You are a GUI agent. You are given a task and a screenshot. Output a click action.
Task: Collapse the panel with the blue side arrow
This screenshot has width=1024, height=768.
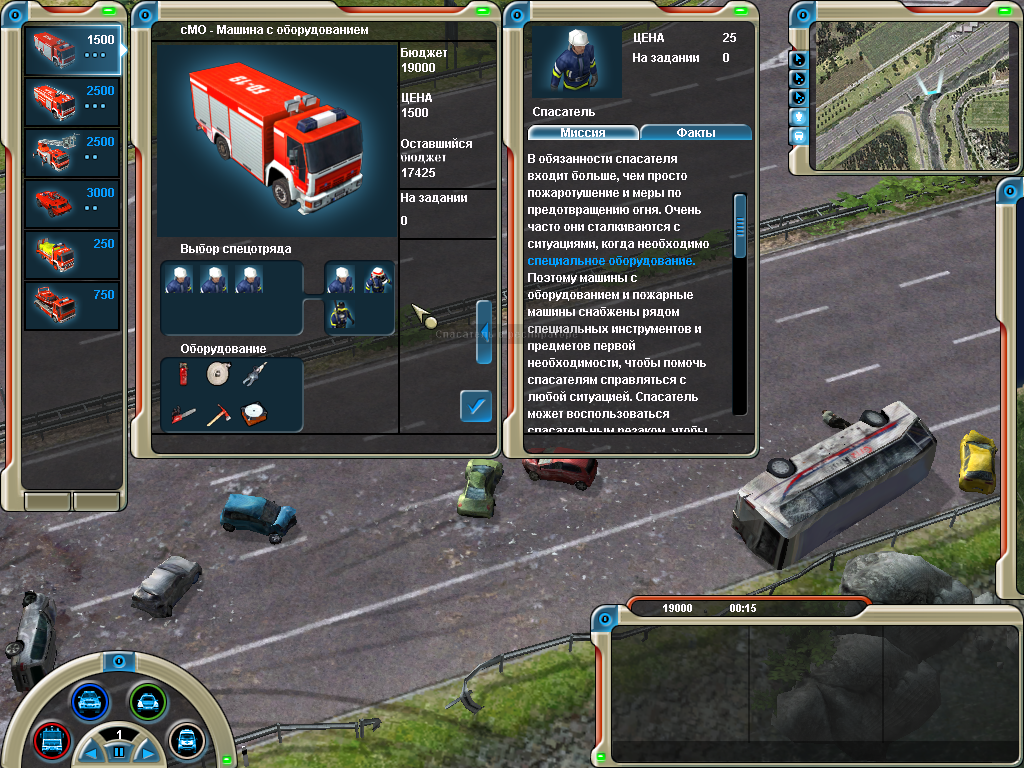click(x=483, y=329)
